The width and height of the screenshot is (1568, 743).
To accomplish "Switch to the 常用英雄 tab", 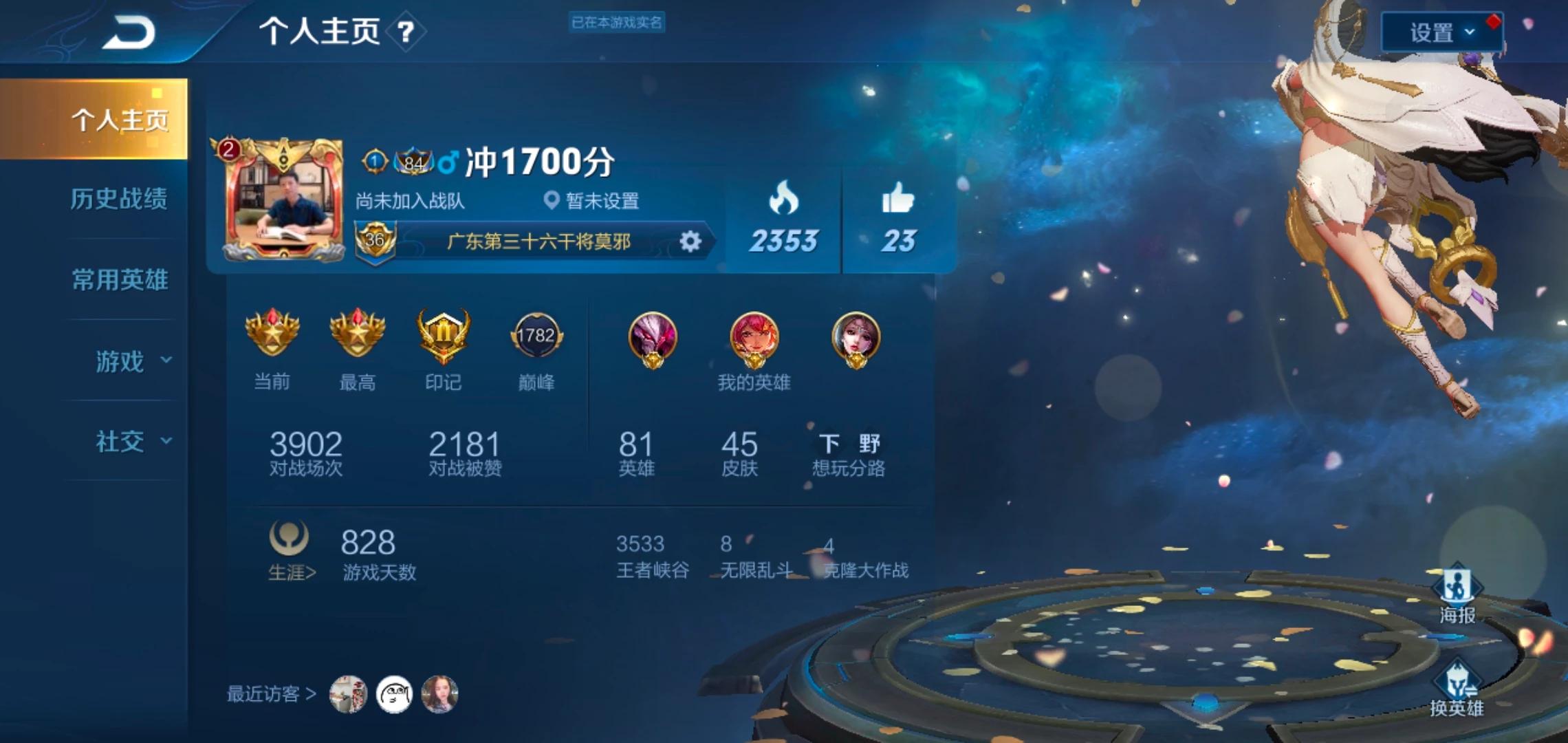I will [x=118, y=281].
